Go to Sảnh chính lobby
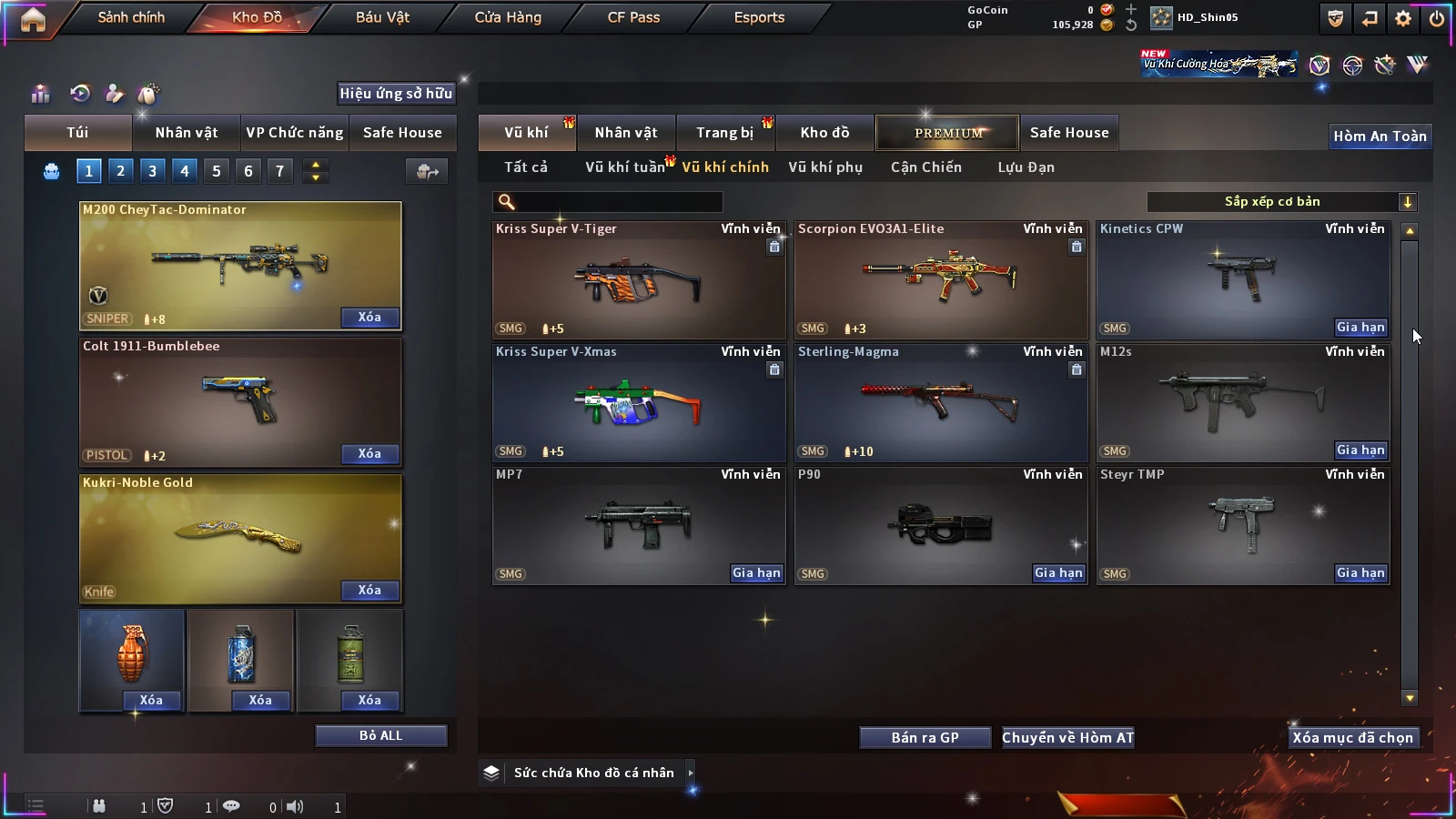 coord(131,17)
